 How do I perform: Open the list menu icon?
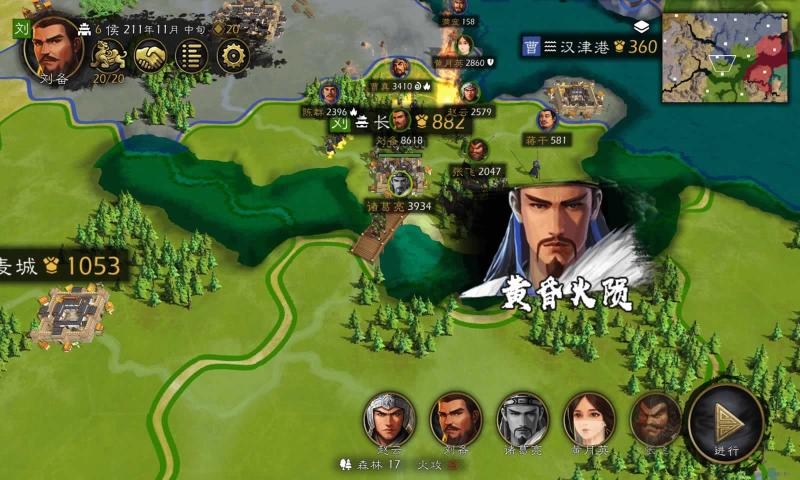tap(191, 56)
